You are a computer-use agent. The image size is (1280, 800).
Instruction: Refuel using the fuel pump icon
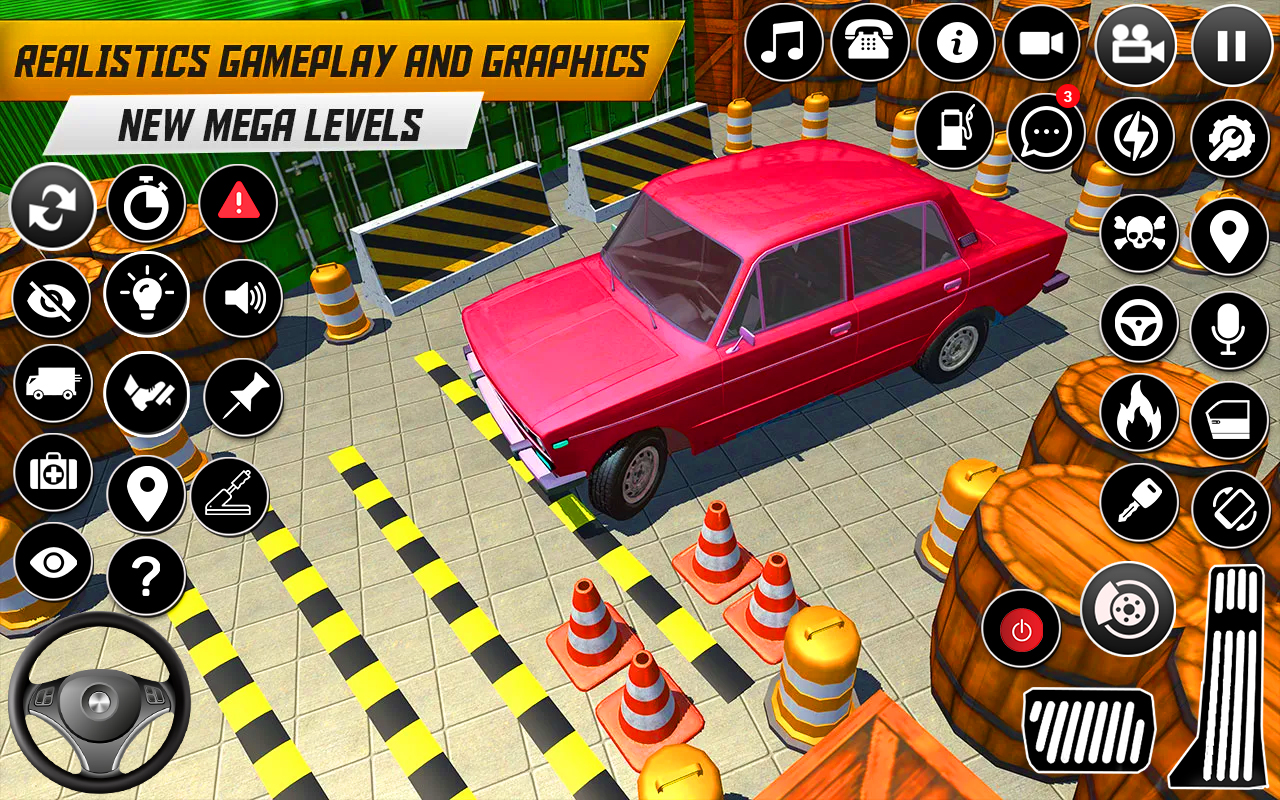[x=956, y=130]
